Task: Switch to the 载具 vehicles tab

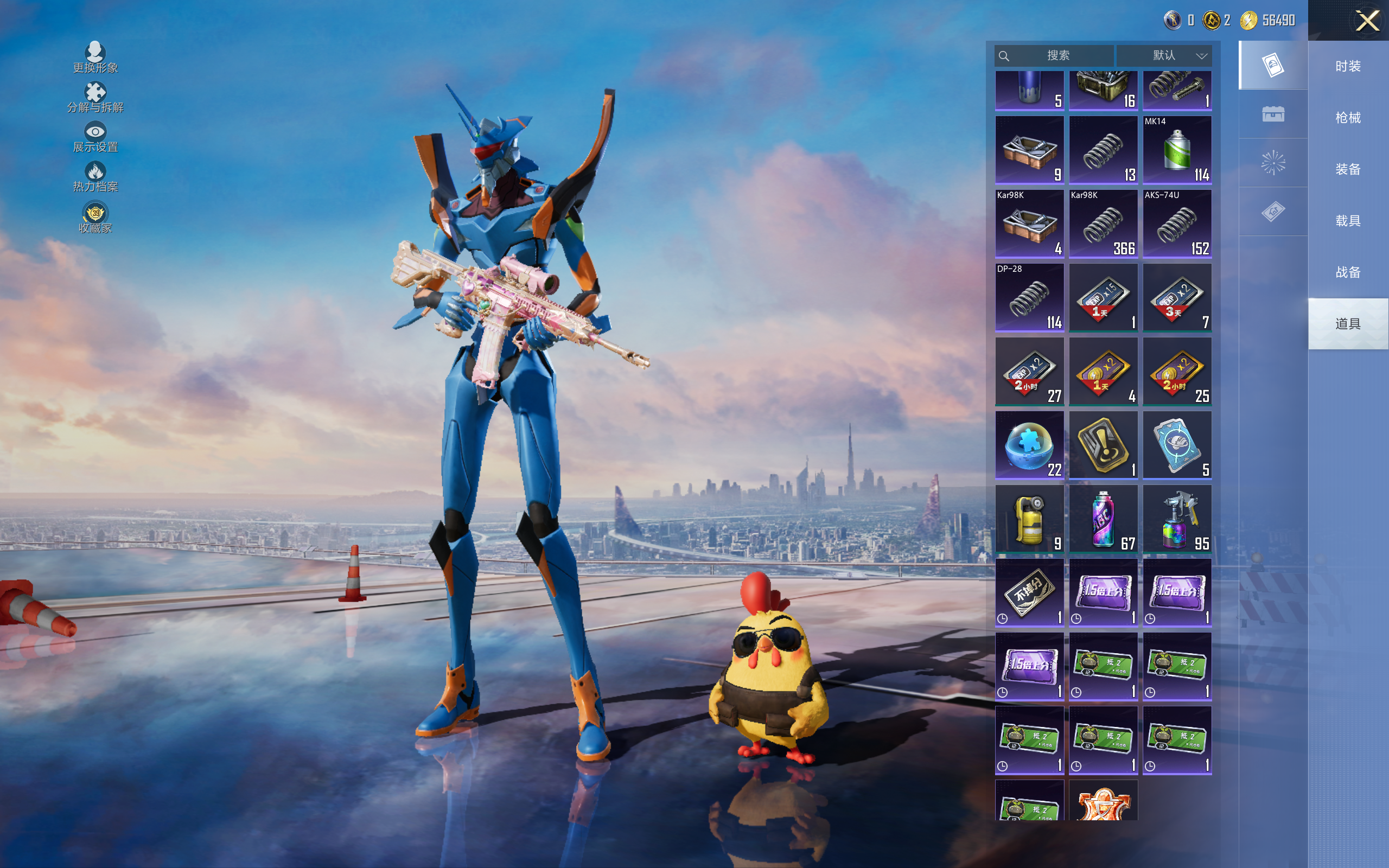Action: (x=1348, y=221)
